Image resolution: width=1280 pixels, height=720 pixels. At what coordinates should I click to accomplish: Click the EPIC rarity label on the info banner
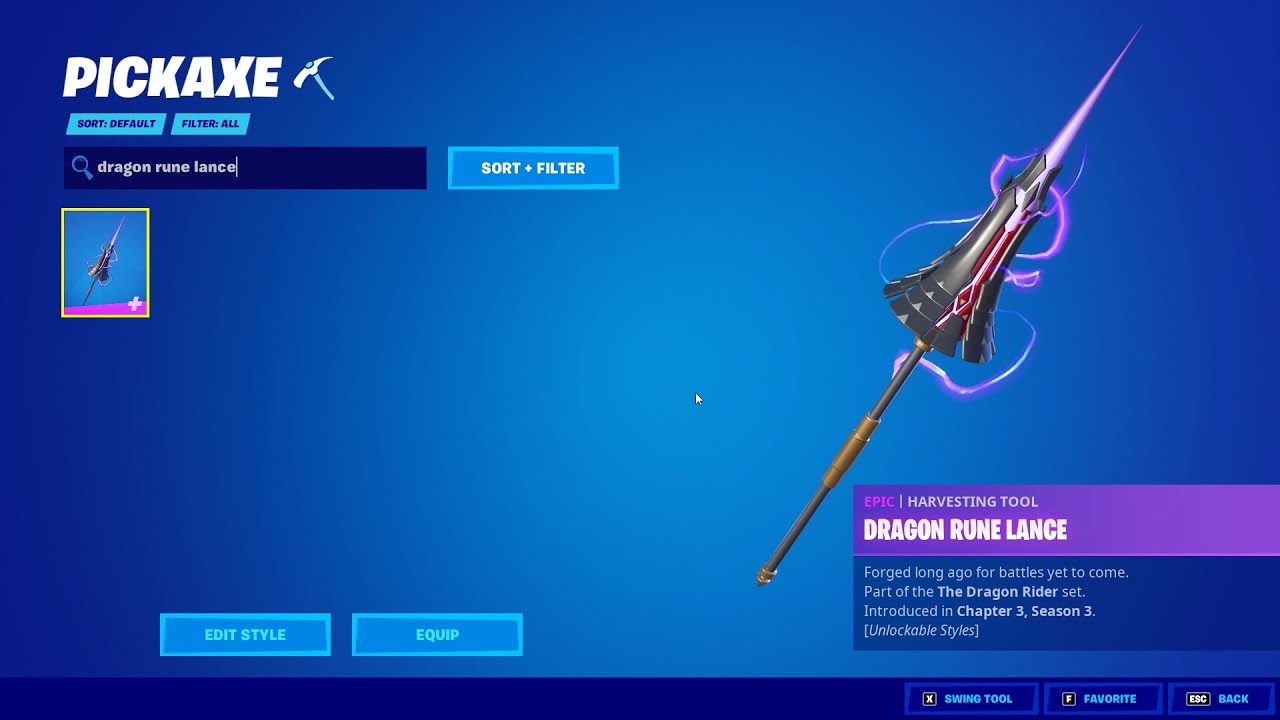(x=879, y=501)
